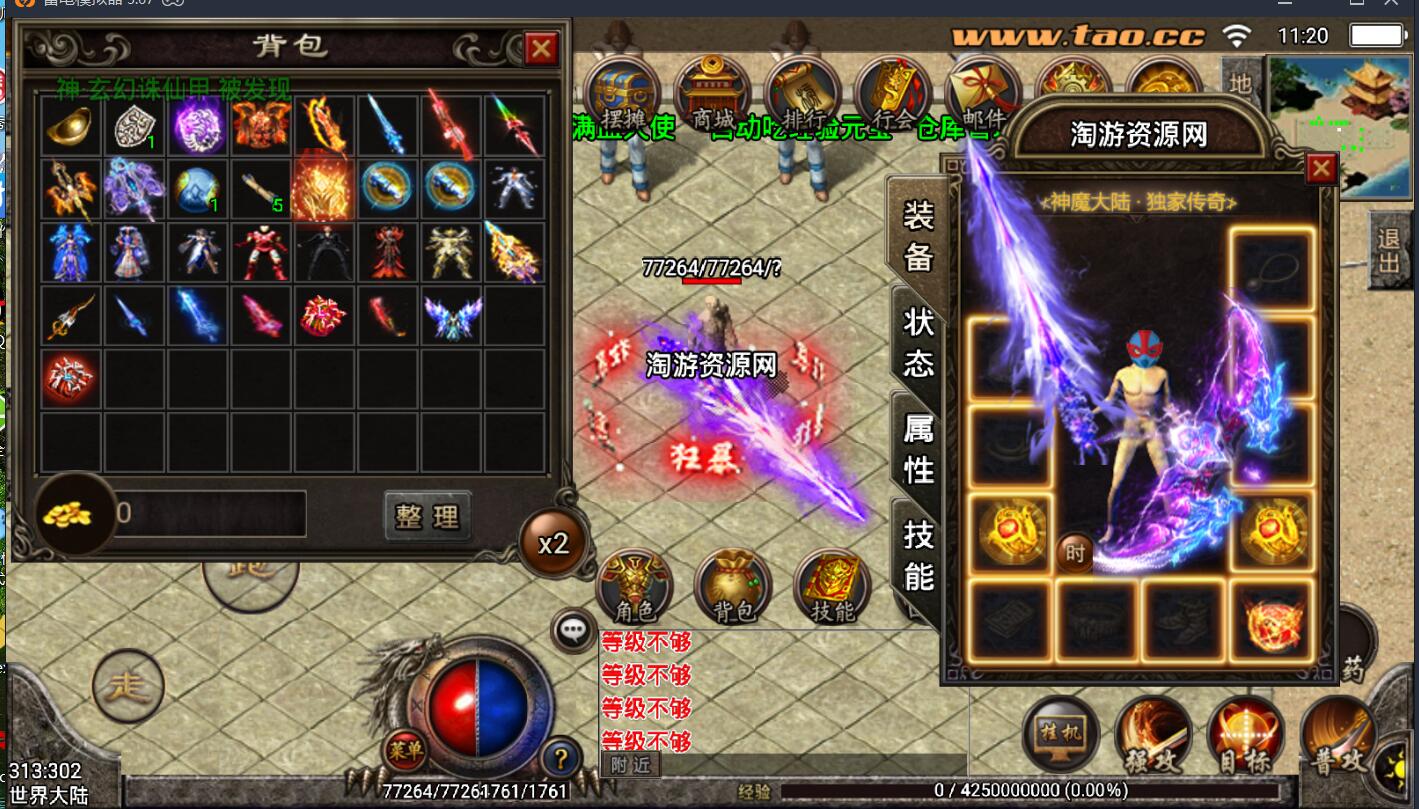Open the 属性 attributes tab
1419x809 pixels.
point(918,449)
